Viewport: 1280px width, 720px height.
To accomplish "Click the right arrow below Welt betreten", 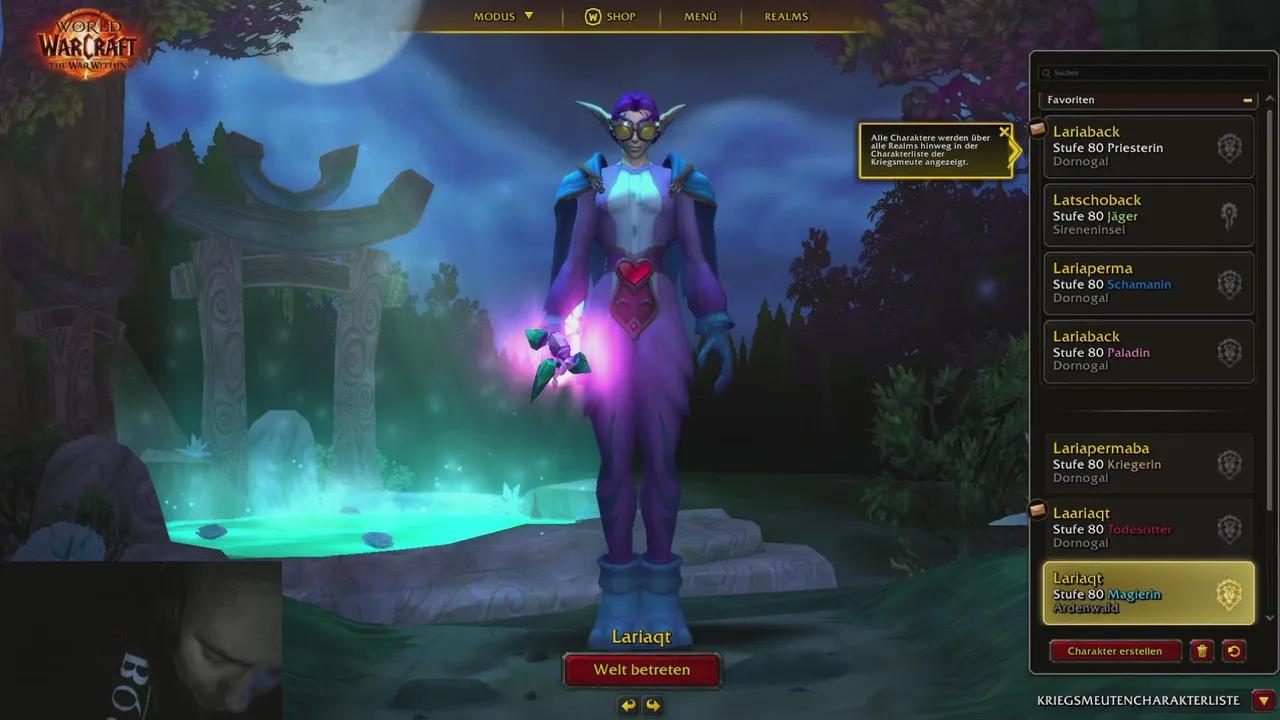I will click(x=655, y=704).
